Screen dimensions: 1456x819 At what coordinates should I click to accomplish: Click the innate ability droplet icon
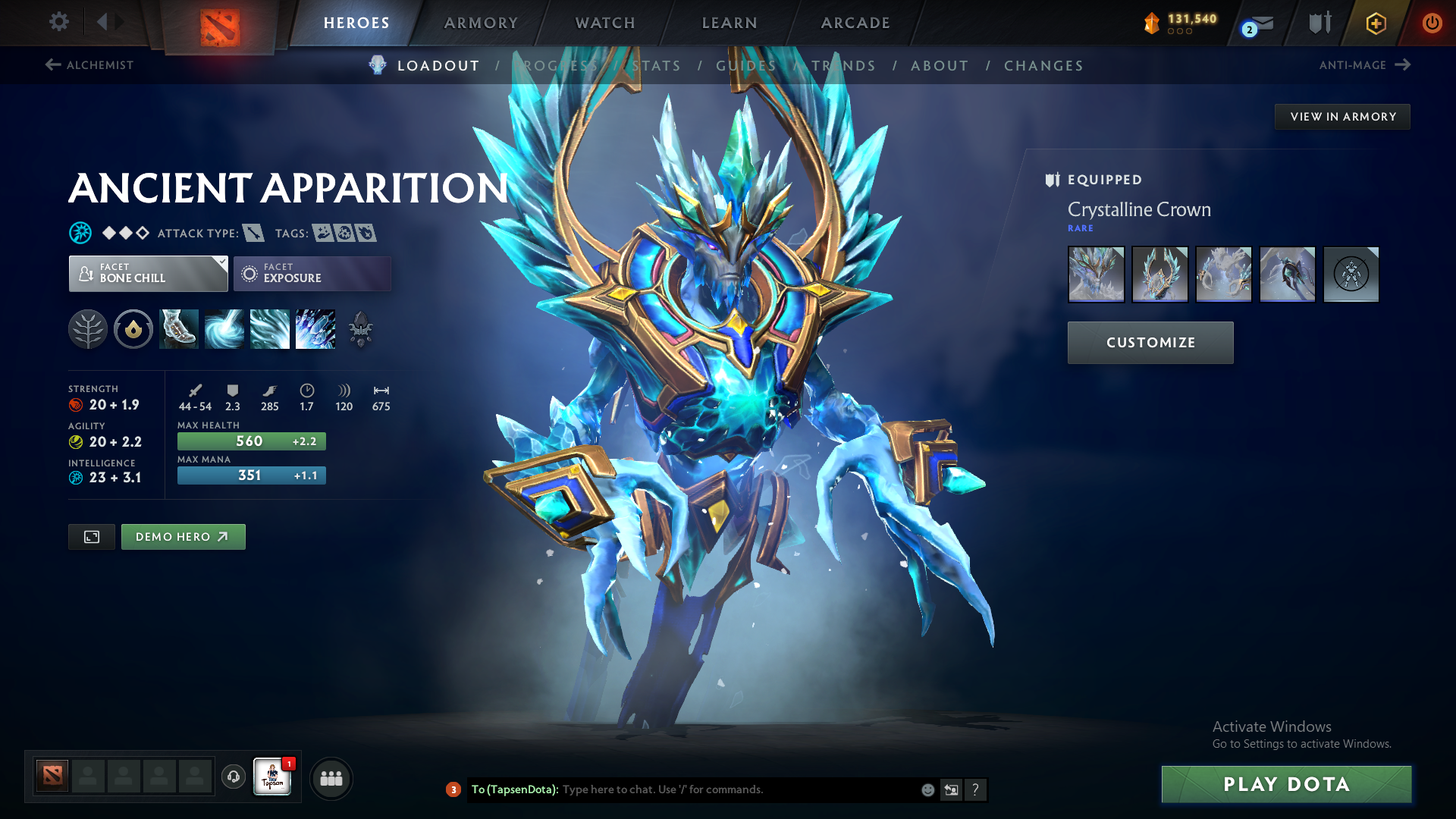(133, 329)
